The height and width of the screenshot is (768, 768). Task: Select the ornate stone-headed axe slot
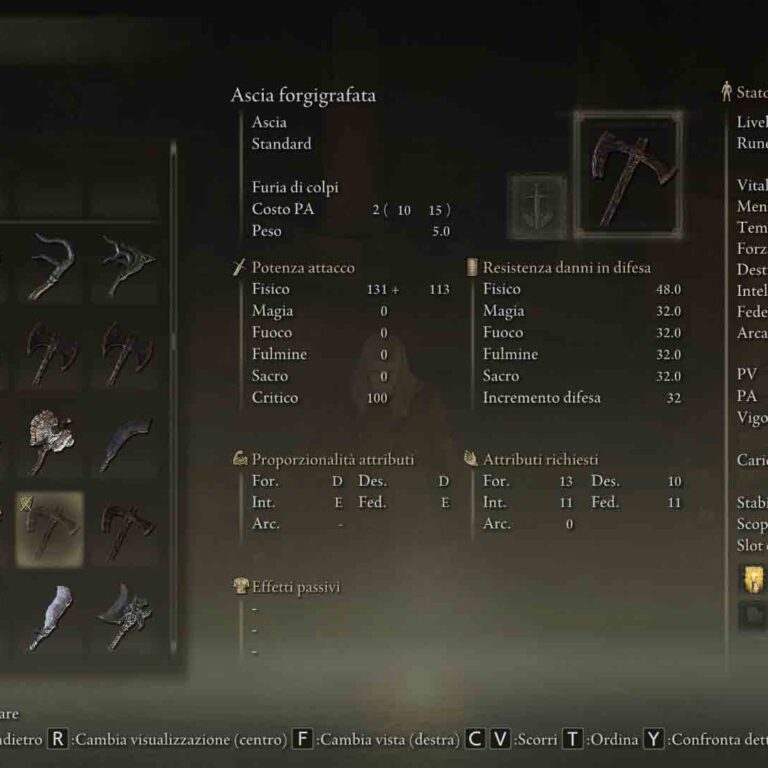coord(50,441)
